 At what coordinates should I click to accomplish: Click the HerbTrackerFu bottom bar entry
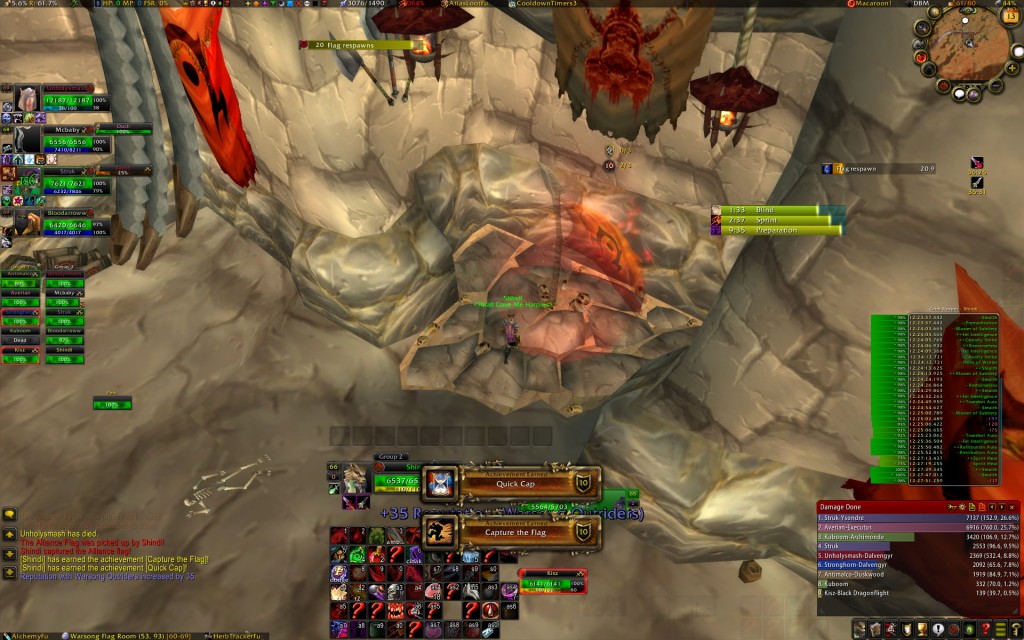(239, 635)
